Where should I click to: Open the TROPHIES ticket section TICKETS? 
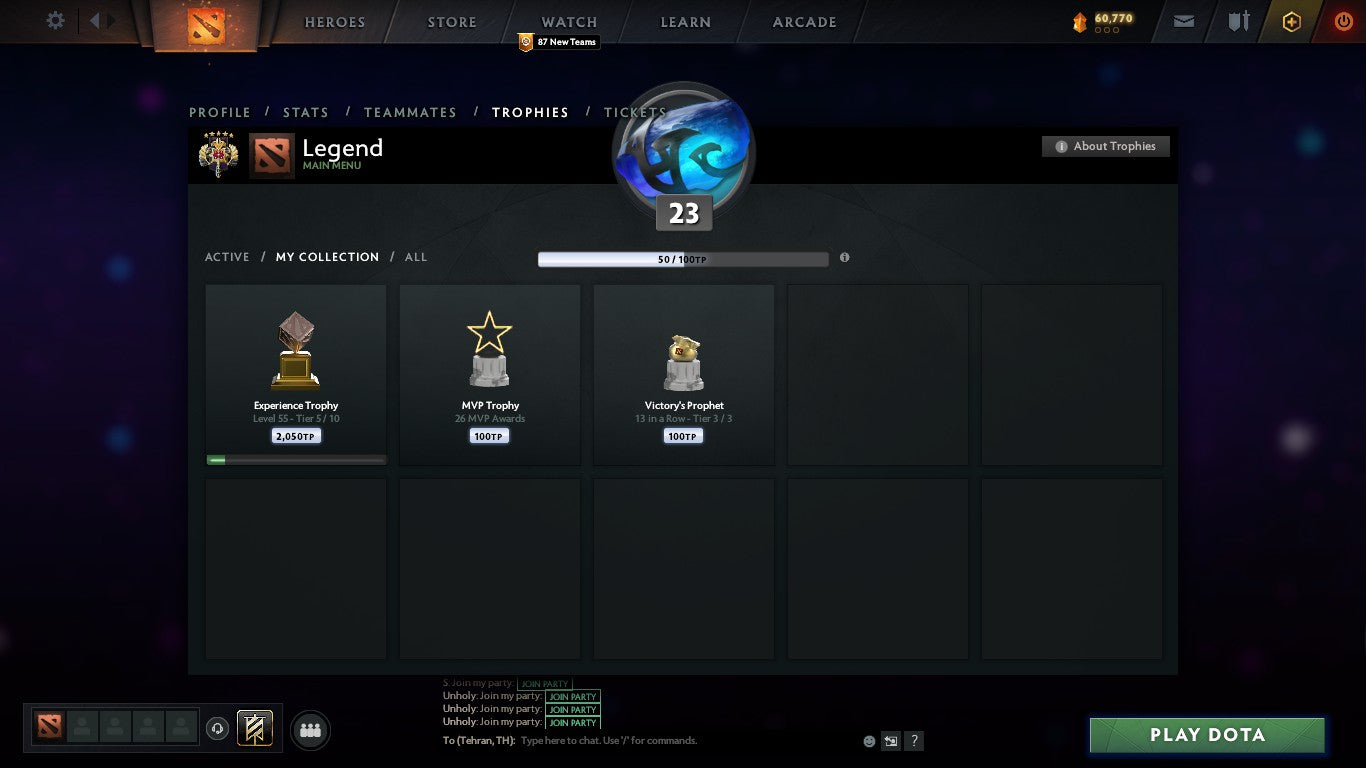tap(634, 112)
